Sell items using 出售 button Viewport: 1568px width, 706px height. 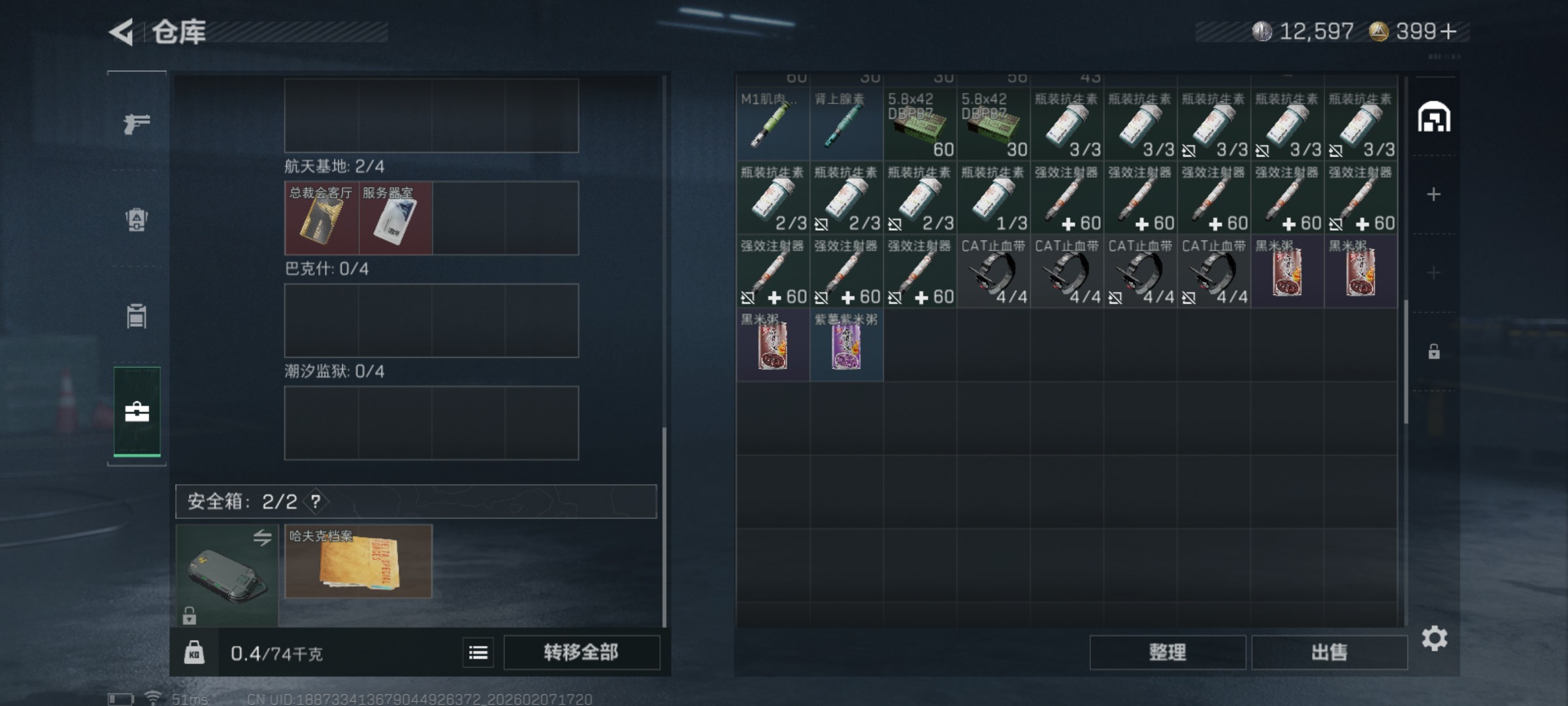pyautogui.click(x=1329, y=652)
